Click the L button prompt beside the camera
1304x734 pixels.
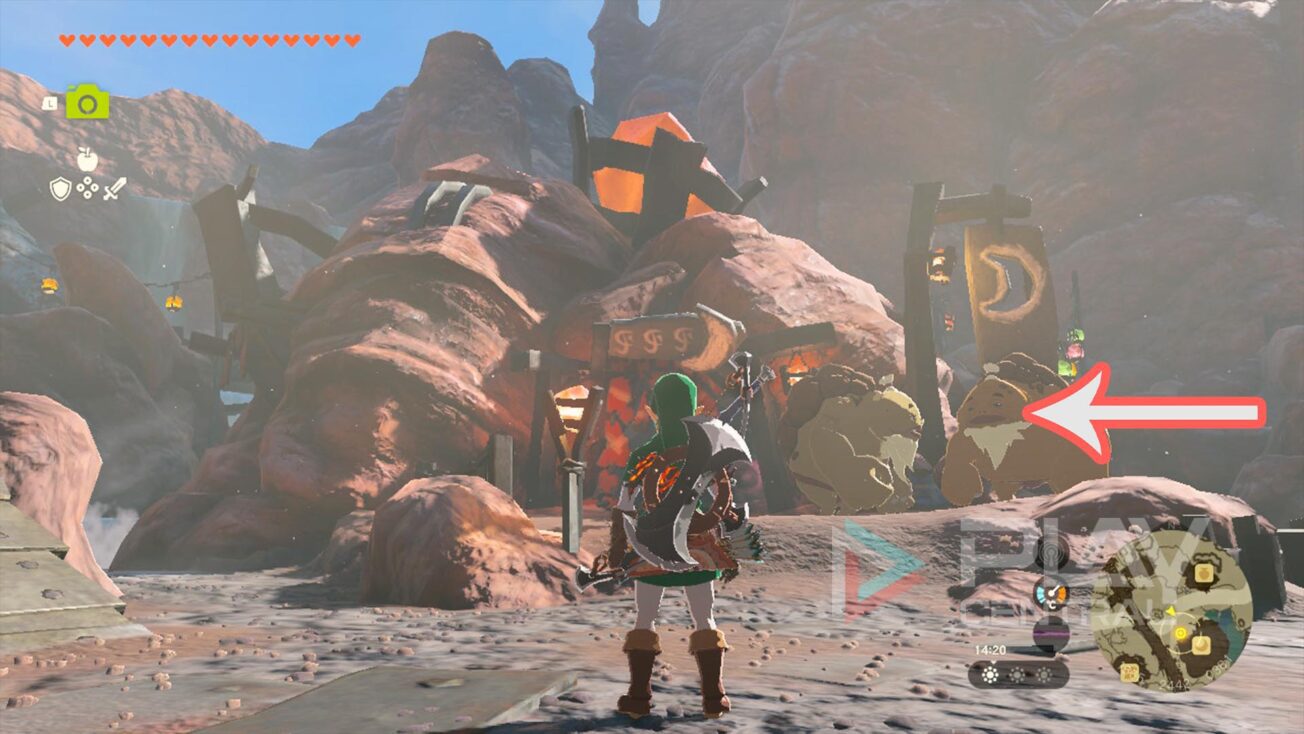tap(49, 104)
